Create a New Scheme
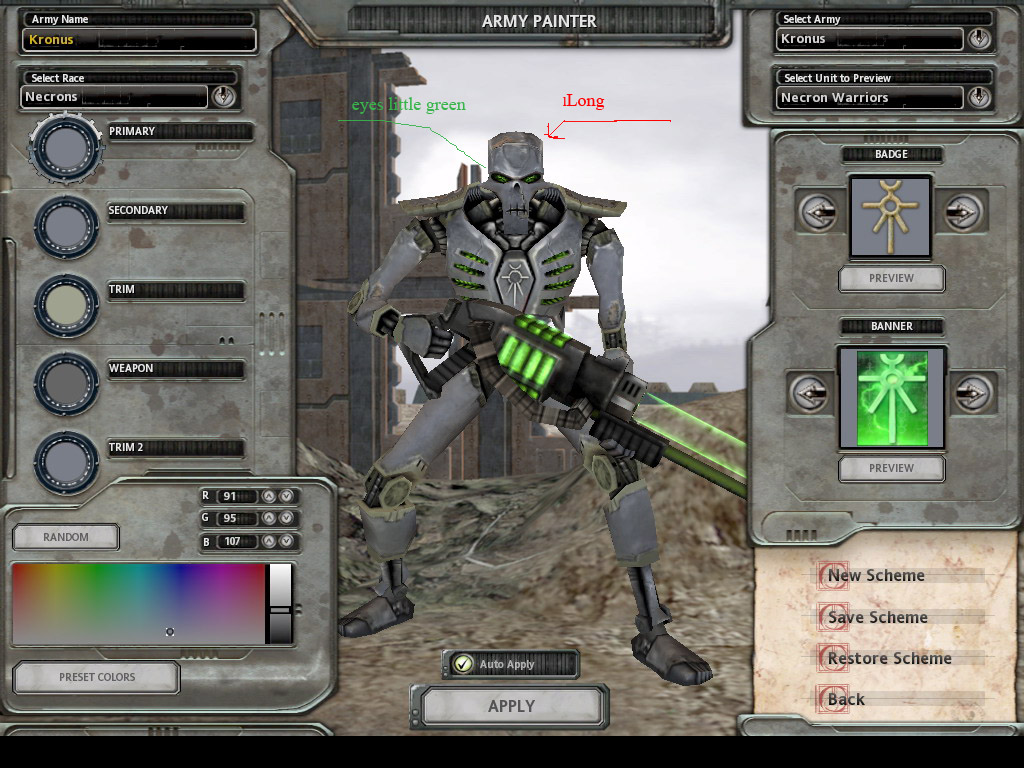 876,575
